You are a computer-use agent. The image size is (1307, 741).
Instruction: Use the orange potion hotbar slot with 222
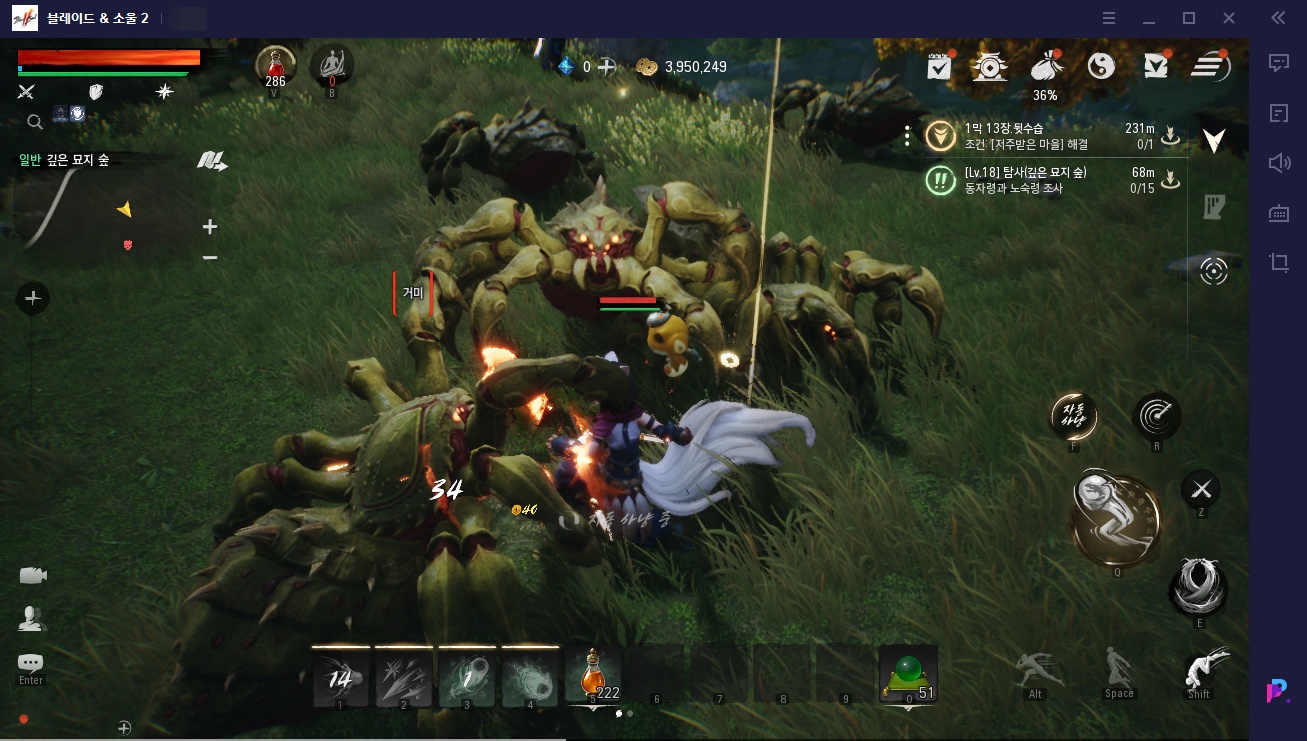[594, 674]
